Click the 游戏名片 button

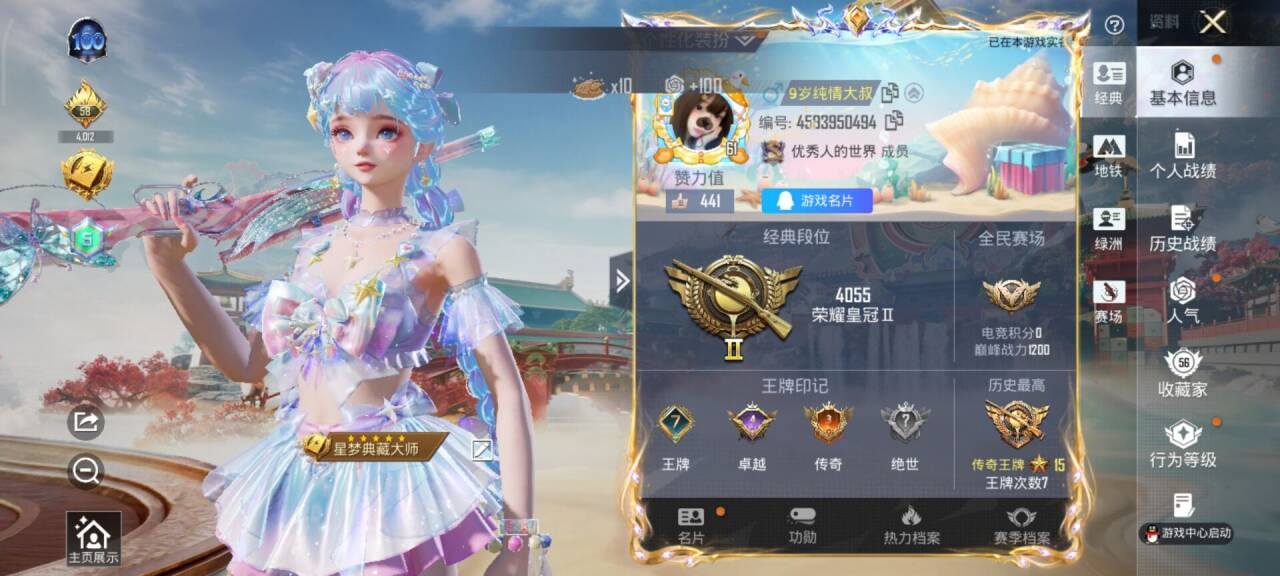(816, 201)
